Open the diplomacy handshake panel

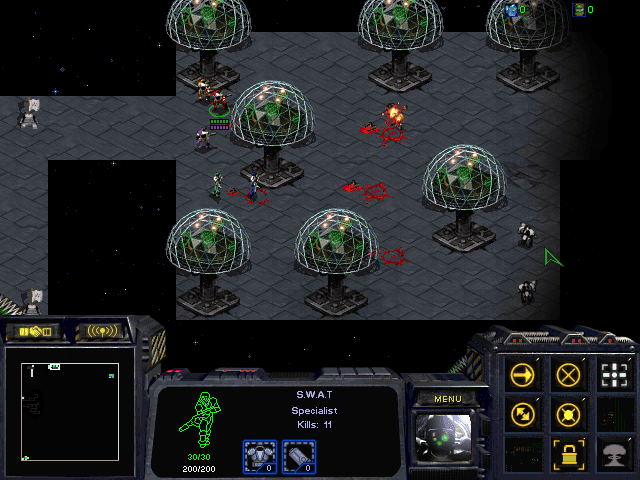pyautogui.click(x=33, y=331)
